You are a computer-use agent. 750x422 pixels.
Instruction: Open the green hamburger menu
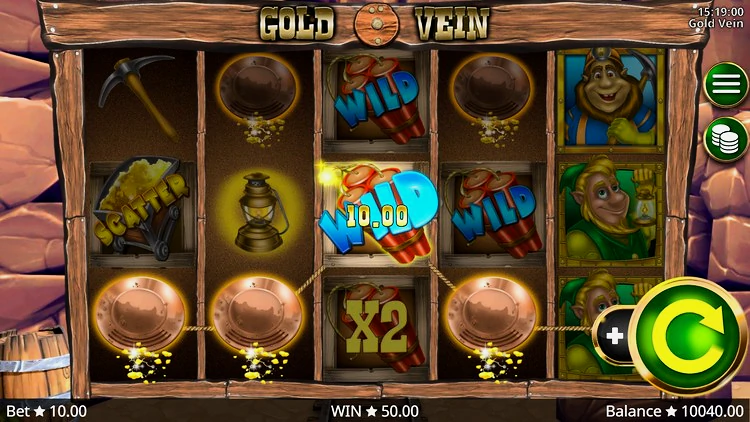(726, 84)
